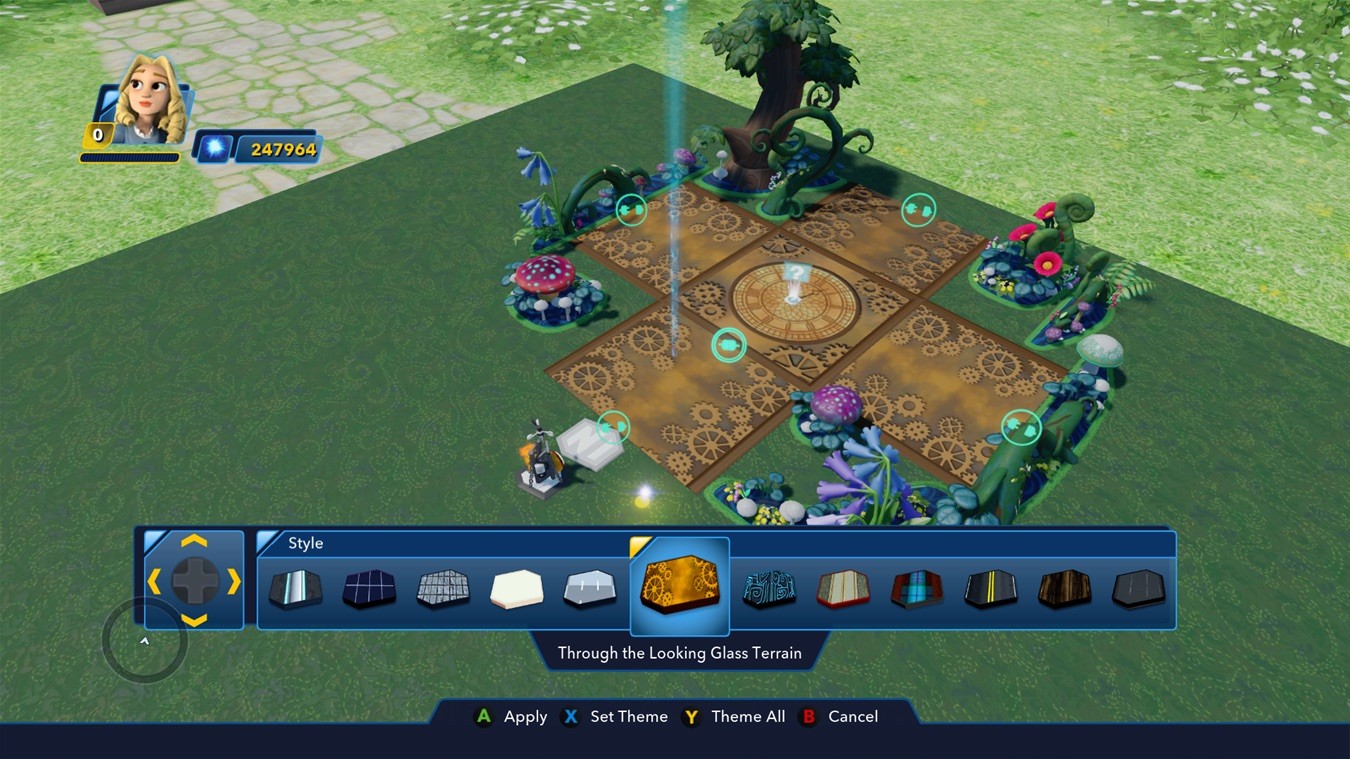Image resolution: width=1350 pixels, height=759 pixels.
Task: Cancel the style selection
Action: pos(840,717)
